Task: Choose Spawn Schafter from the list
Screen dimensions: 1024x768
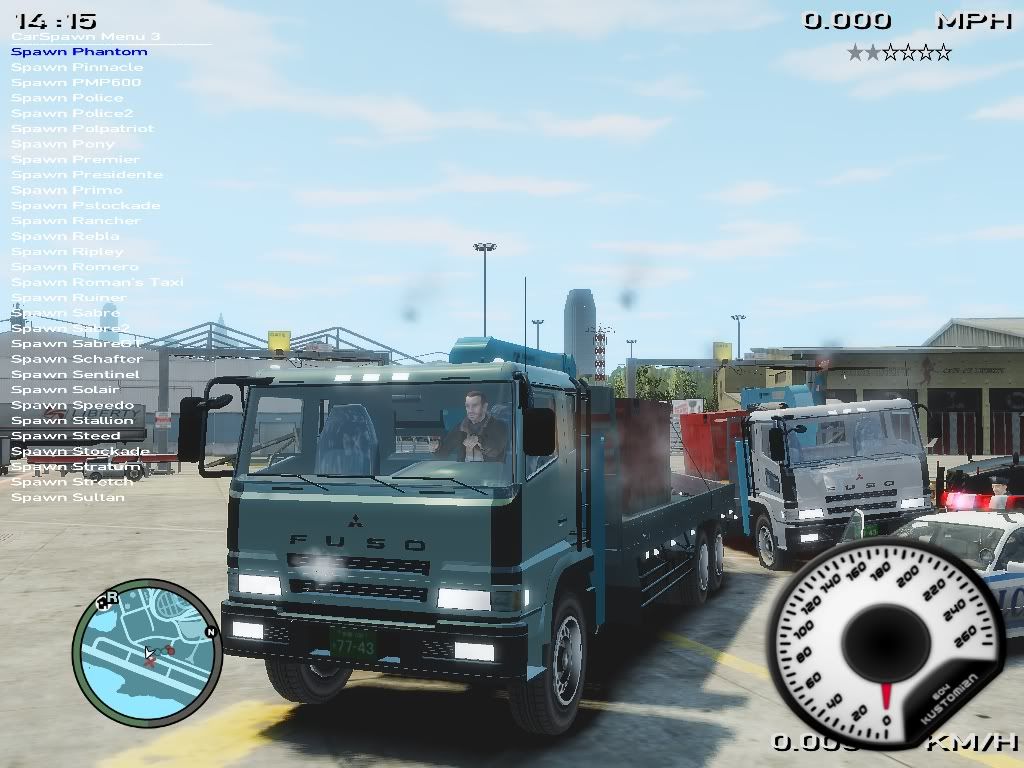Action: pos(77,359)
